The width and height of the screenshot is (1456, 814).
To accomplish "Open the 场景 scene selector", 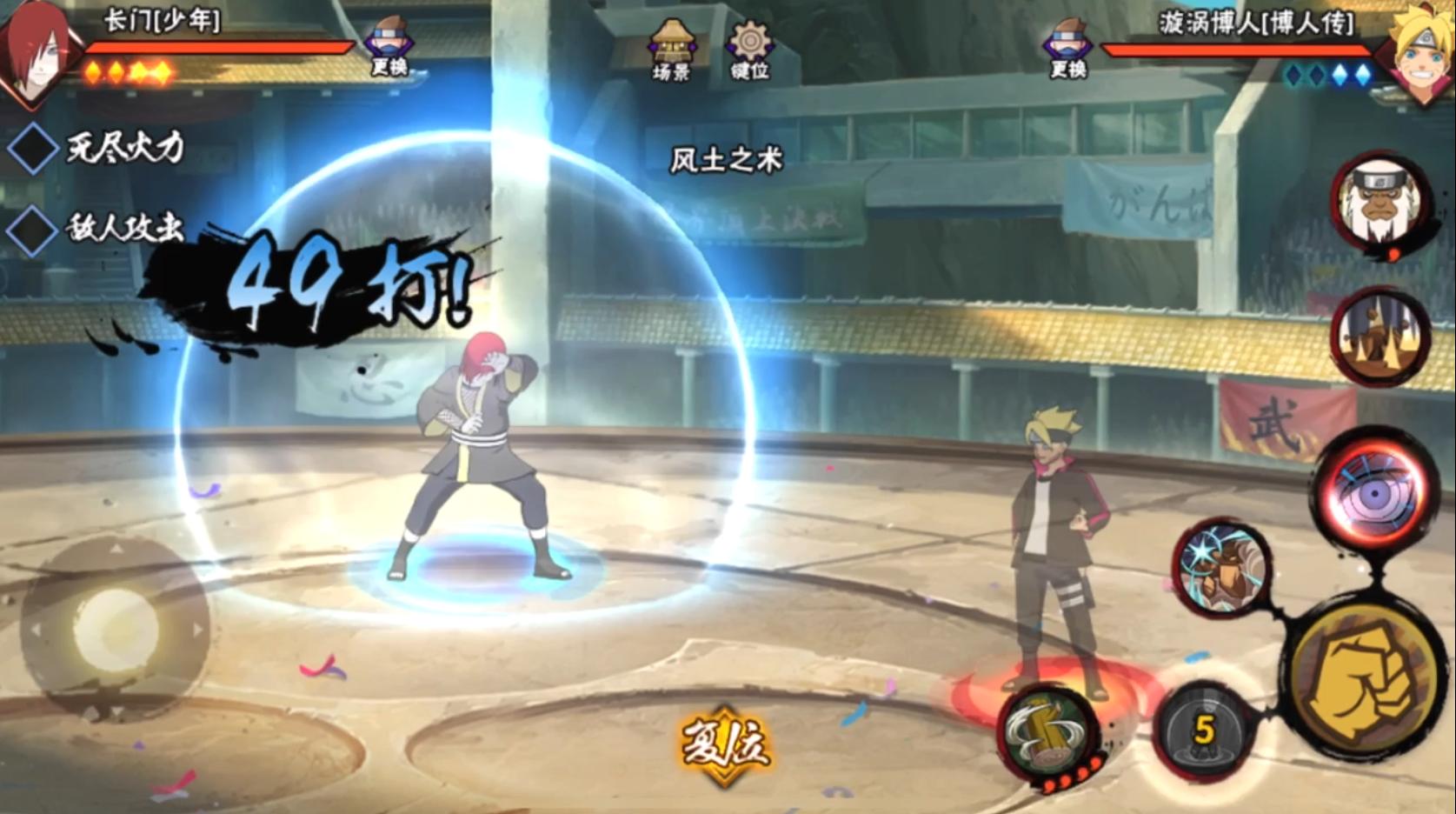I will pos(672,50).
